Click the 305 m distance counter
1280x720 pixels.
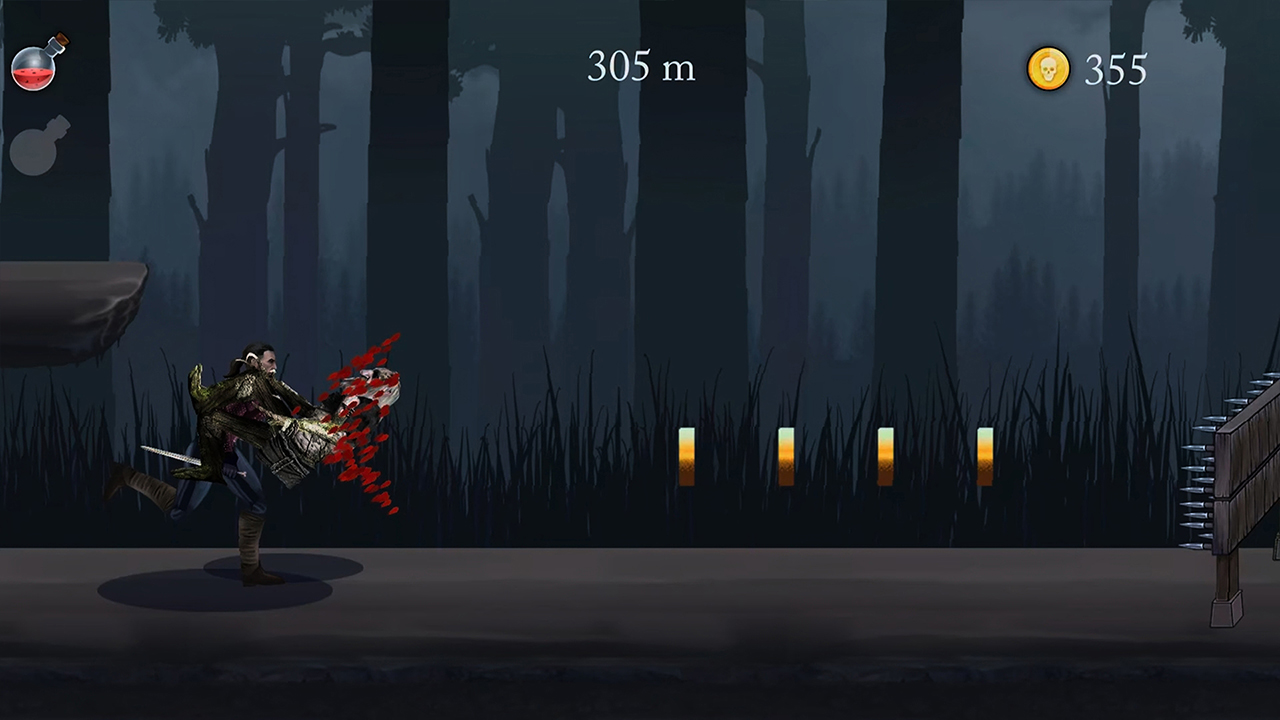pyautogui.click(x=640, y=66)
